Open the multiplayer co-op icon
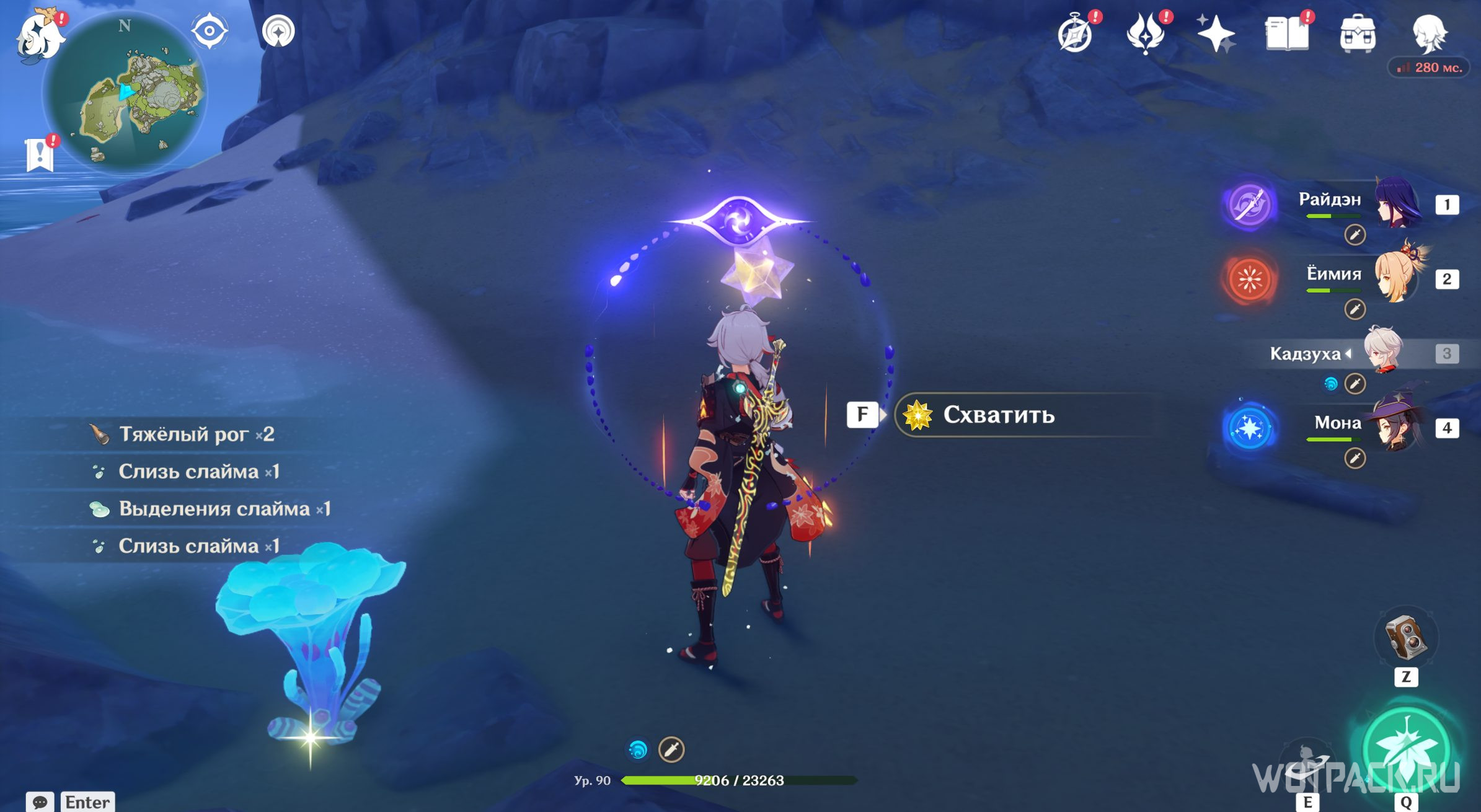 (278, 31)
